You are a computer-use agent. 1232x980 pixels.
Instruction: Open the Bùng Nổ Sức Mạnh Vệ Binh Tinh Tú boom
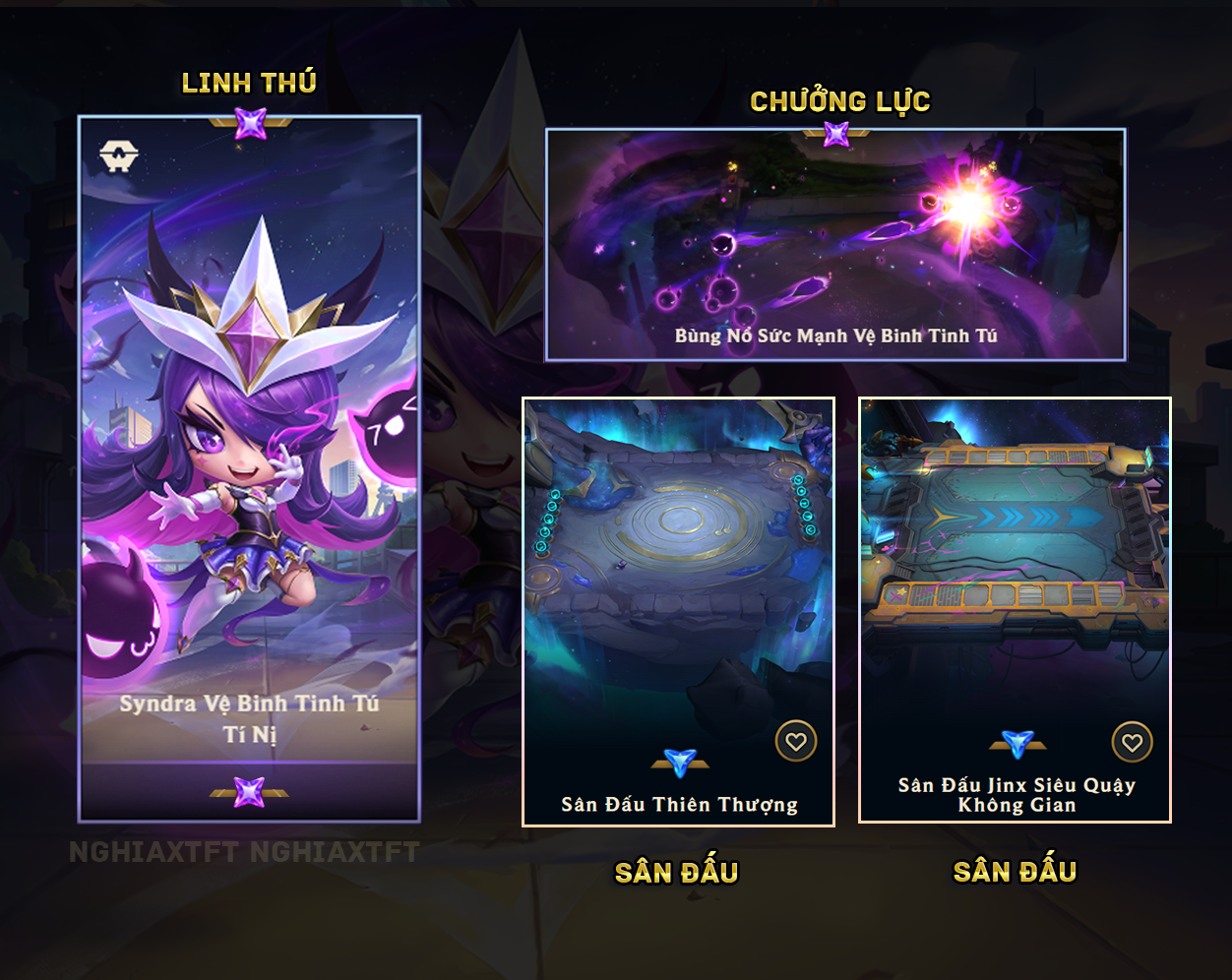pyautogui.click(x=835, y=246)
